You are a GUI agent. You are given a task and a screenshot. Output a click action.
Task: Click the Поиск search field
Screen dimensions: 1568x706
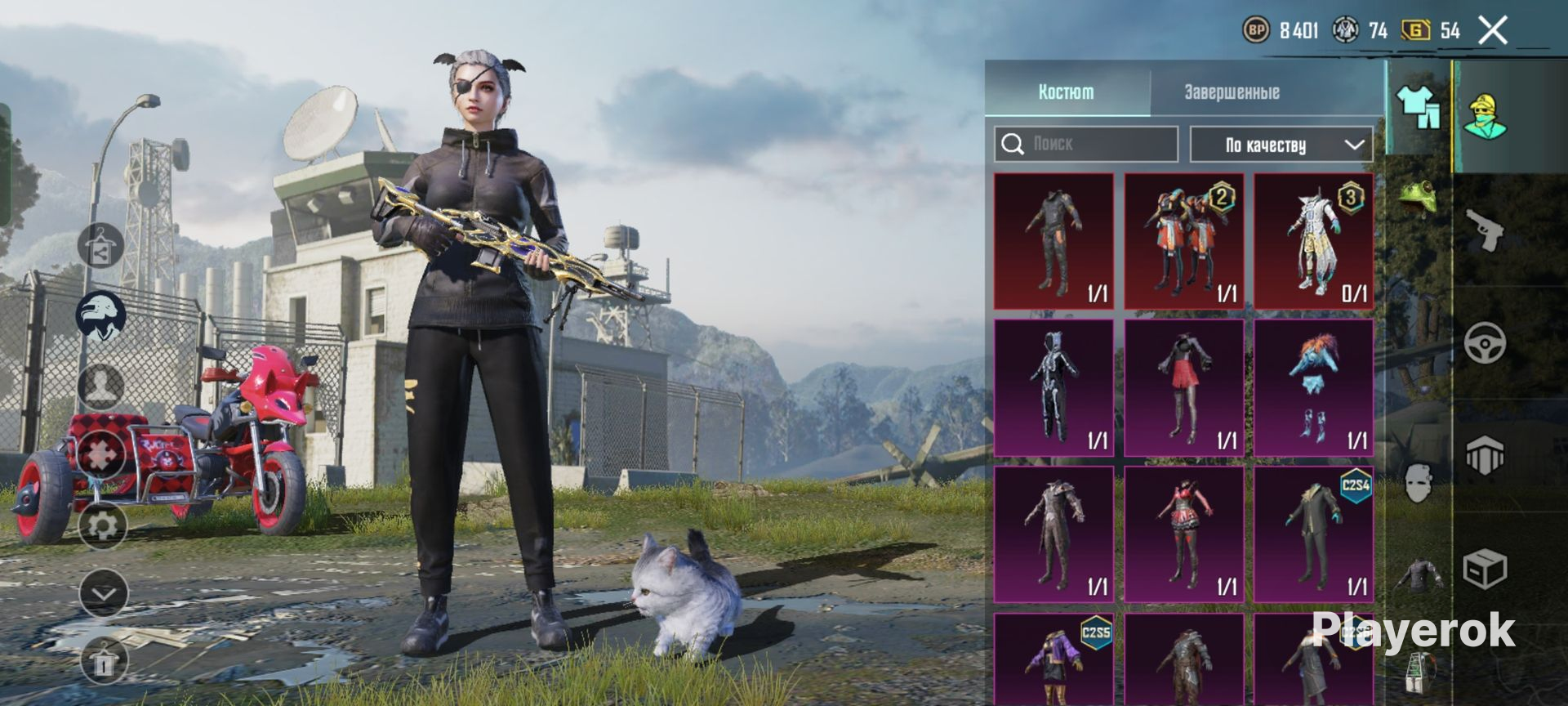coord(1086,145)
